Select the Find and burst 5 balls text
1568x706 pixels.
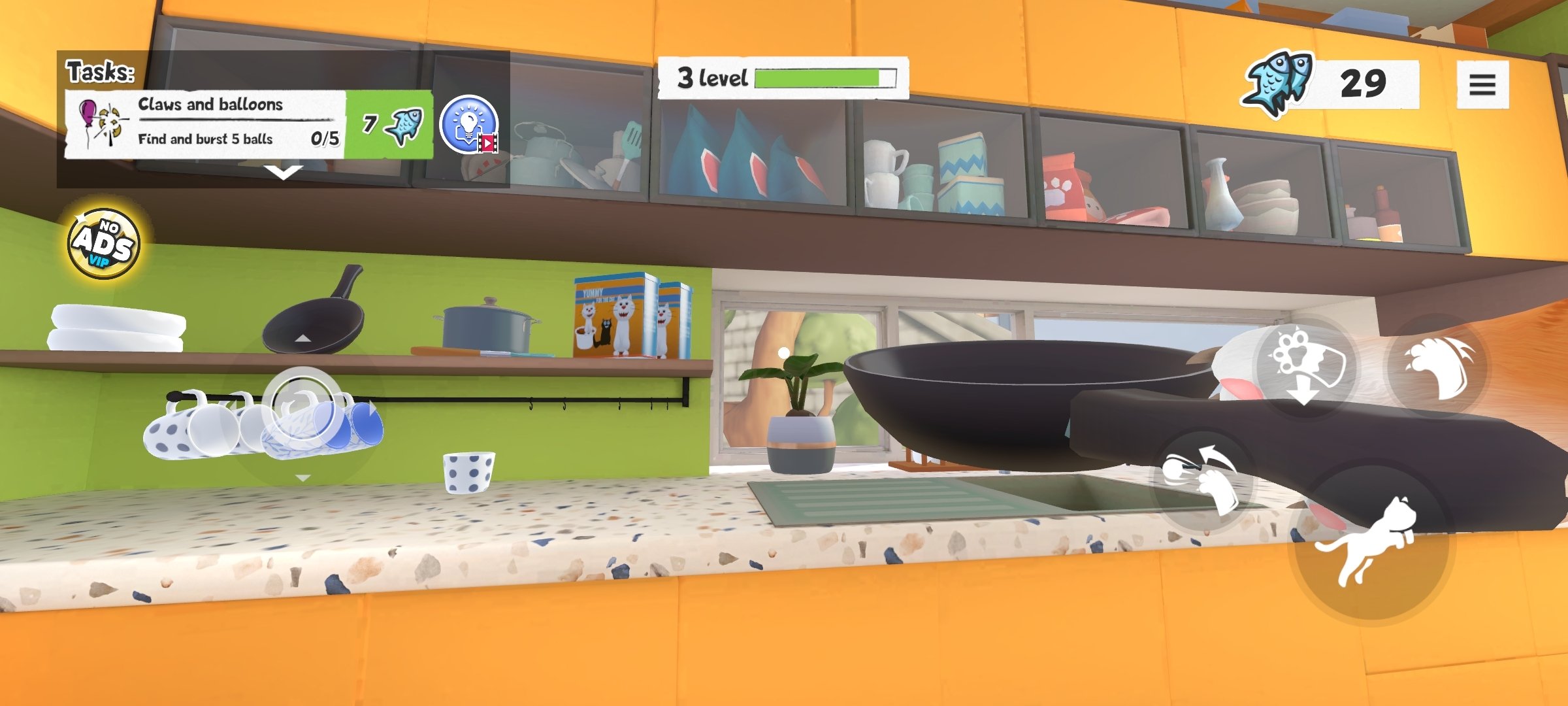(x=206, y=140)
